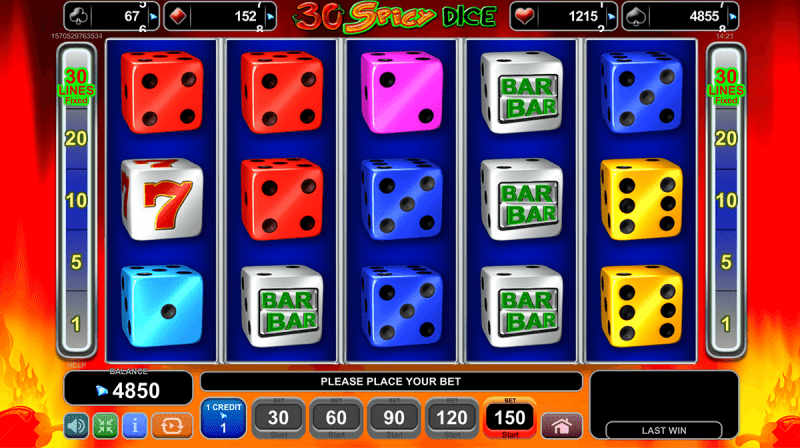Activate the orange autoplay button
The width and height of the screenshot is (800, 448).
[x=172, y=425]
